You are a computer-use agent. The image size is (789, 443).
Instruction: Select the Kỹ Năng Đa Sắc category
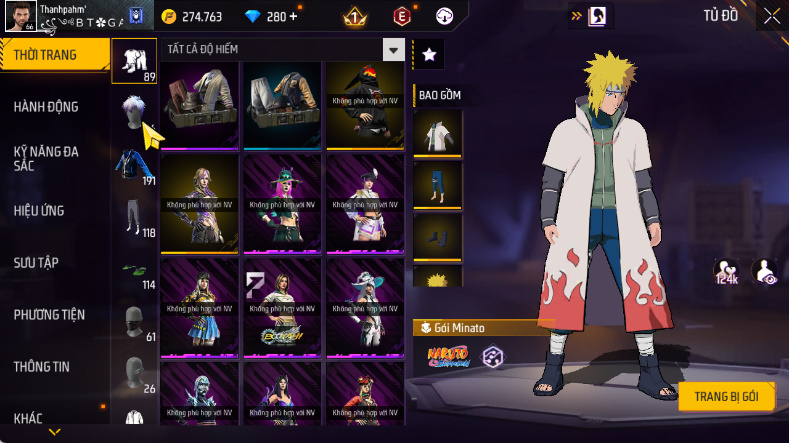pyautogui.click(x=46, y=158)
